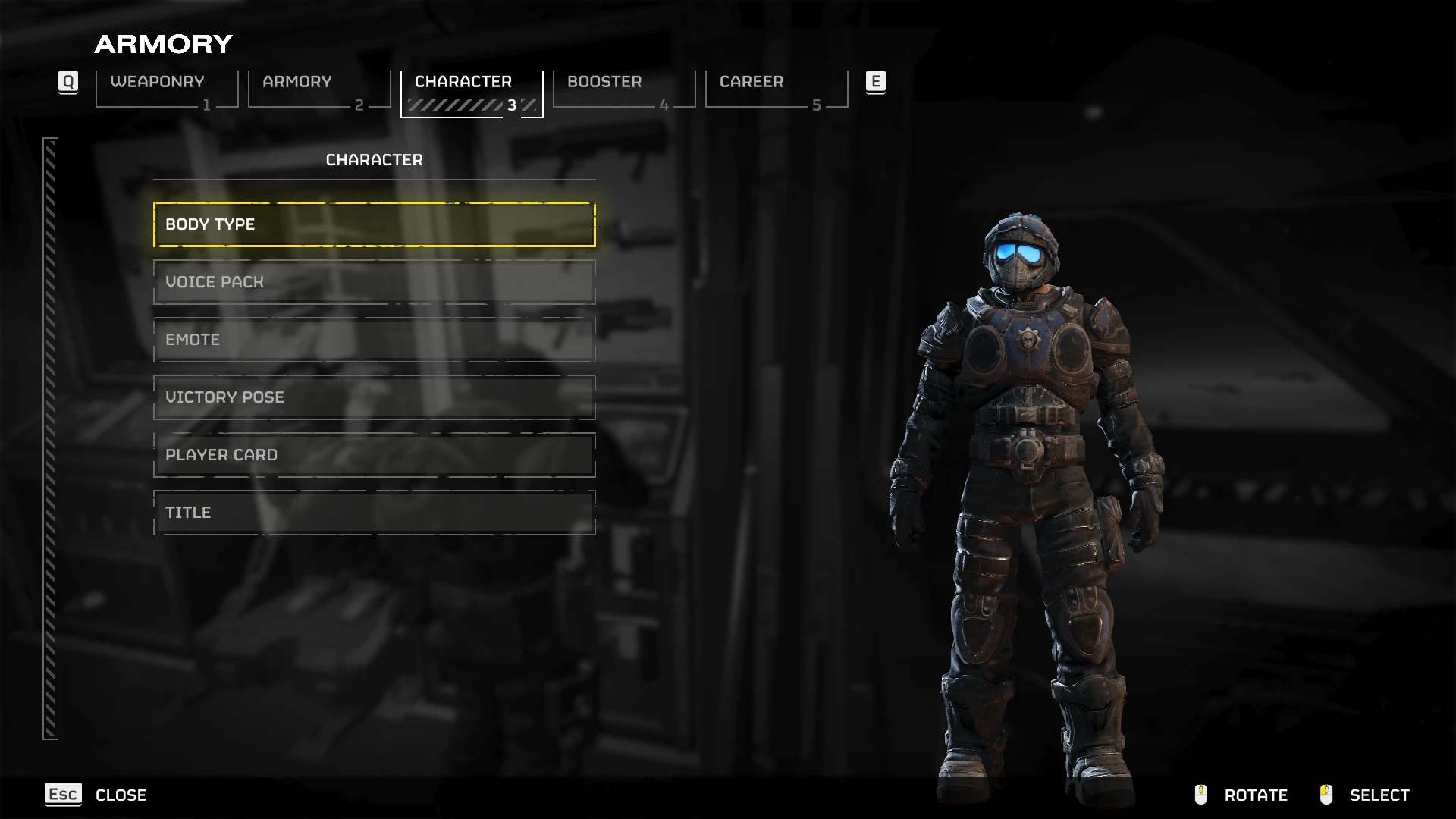
Task: Select the Character tab
Action: point(472,89)
